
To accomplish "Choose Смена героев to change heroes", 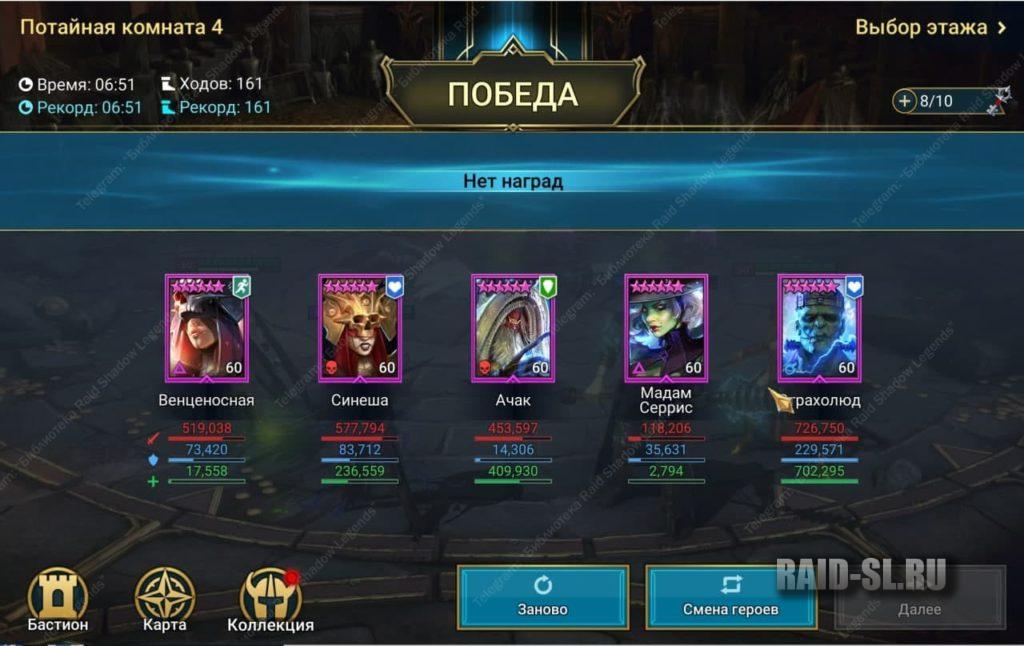I will point(730,597).
